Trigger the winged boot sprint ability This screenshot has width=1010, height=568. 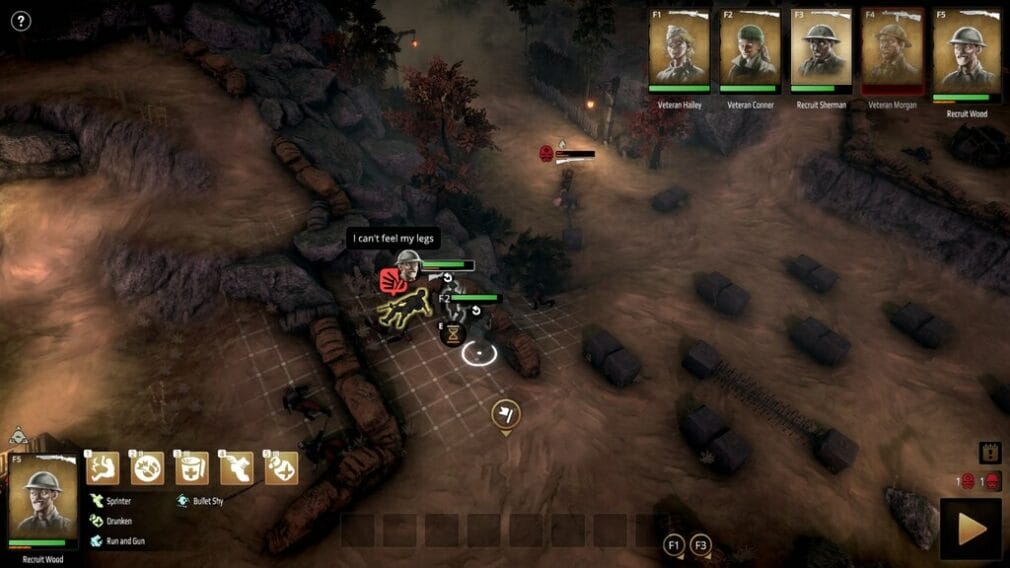click(x=237, y=468)
